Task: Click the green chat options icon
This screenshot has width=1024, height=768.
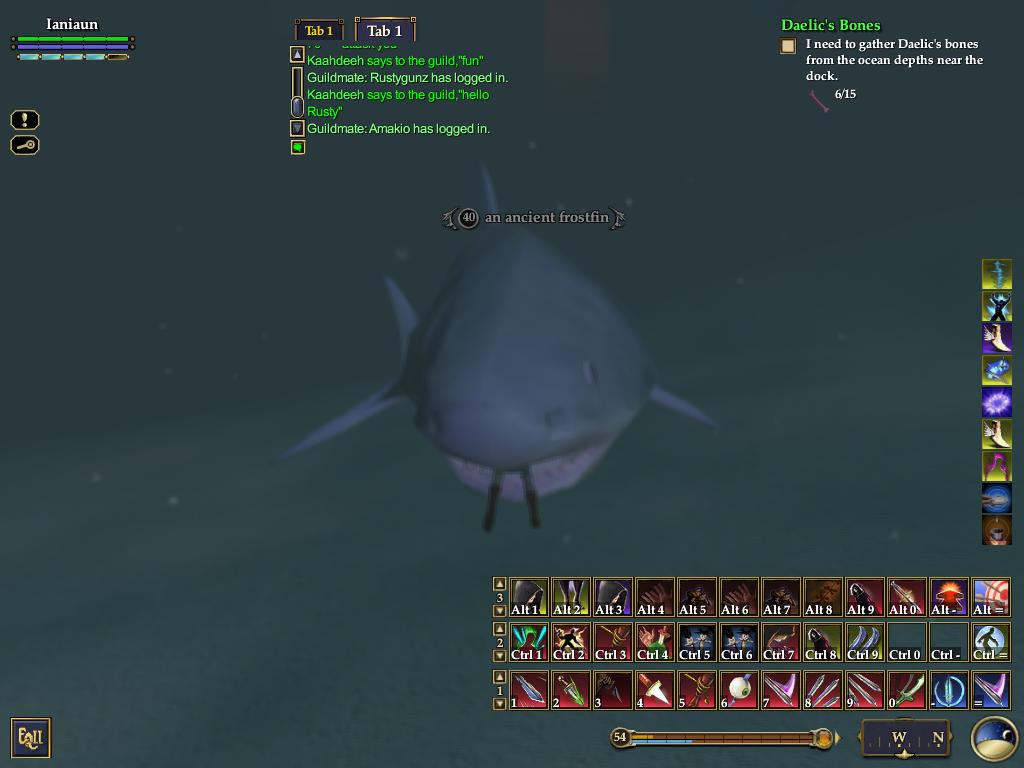Action: tap(297, 147)
